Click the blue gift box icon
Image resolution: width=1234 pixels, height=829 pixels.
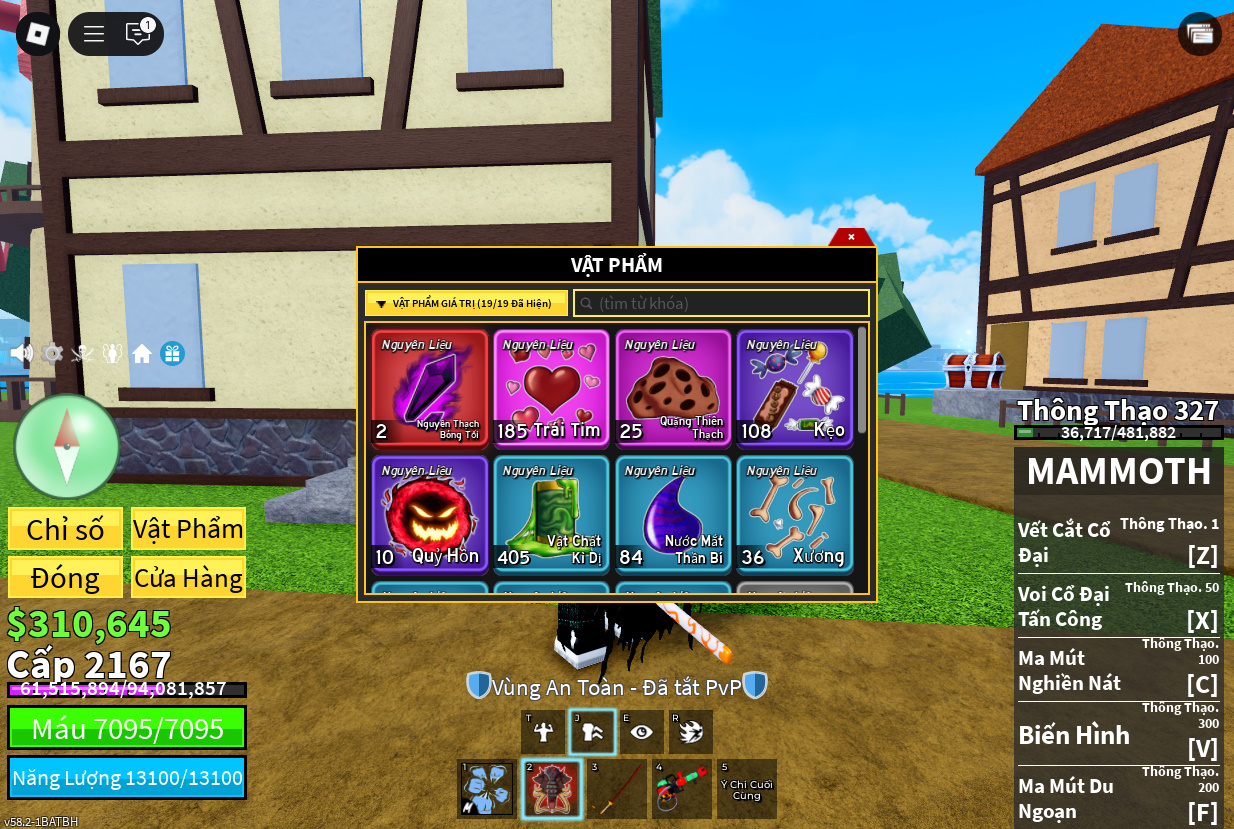coord(172,354)
